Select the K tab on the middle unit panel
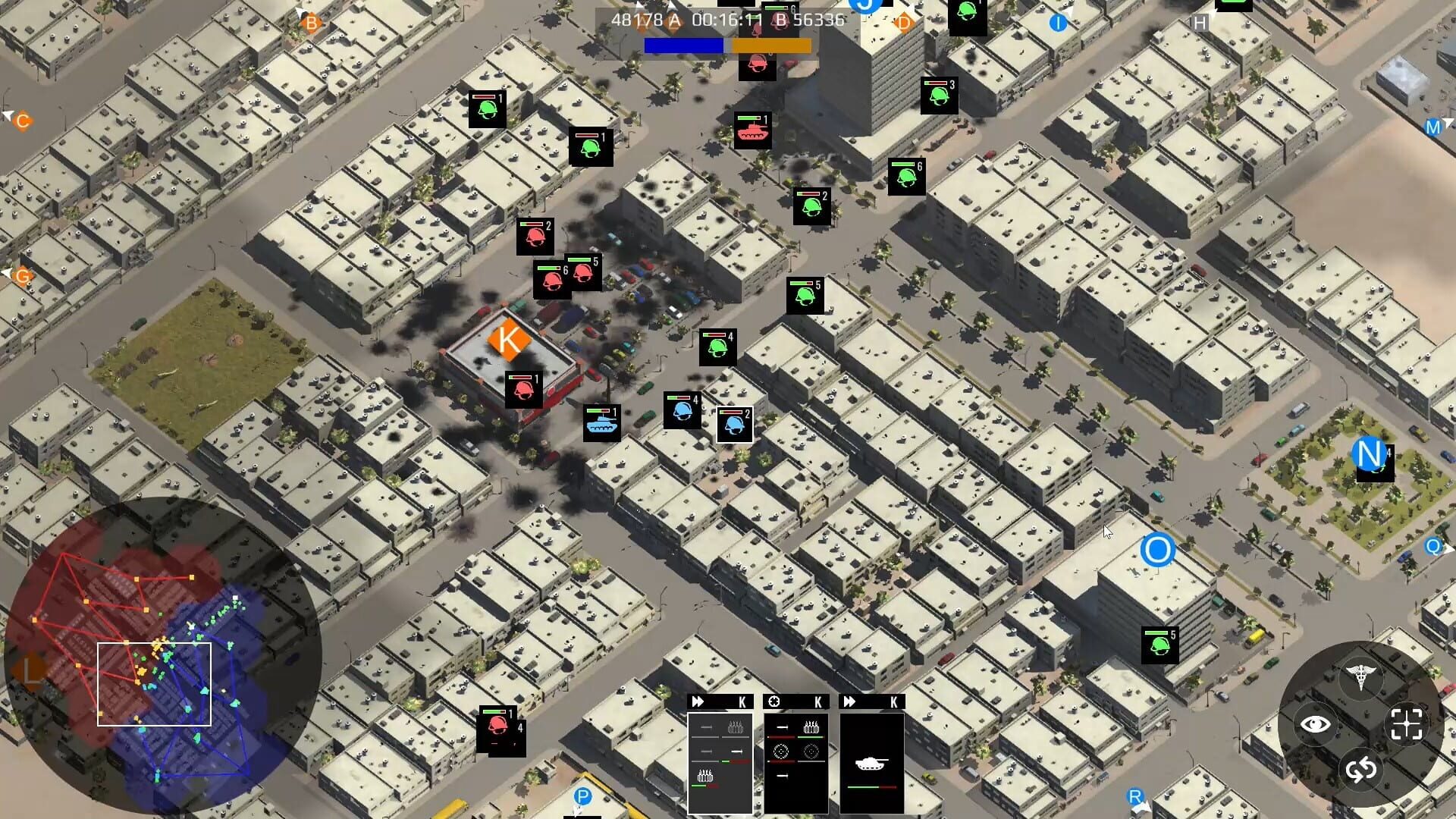This screenshot has height=819, width=1456. 817,701
